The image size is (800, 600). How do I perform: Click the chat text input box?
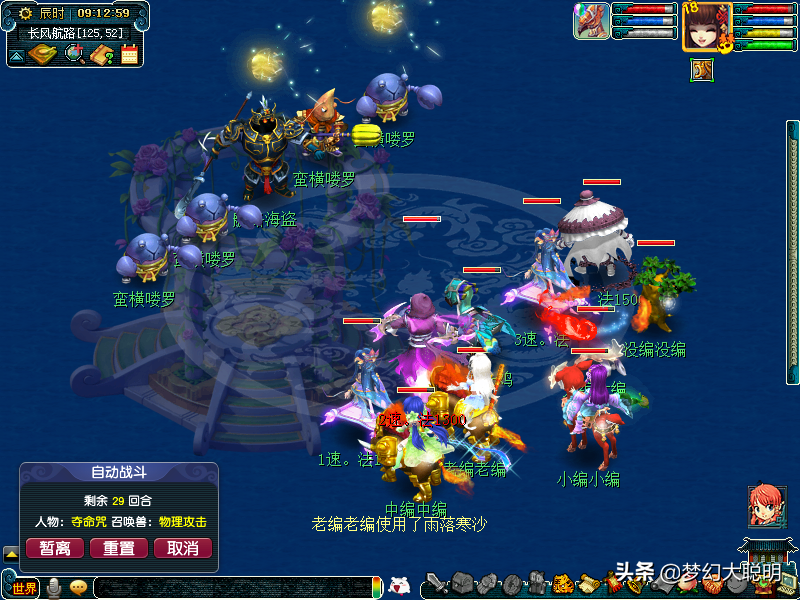[230, 588]
